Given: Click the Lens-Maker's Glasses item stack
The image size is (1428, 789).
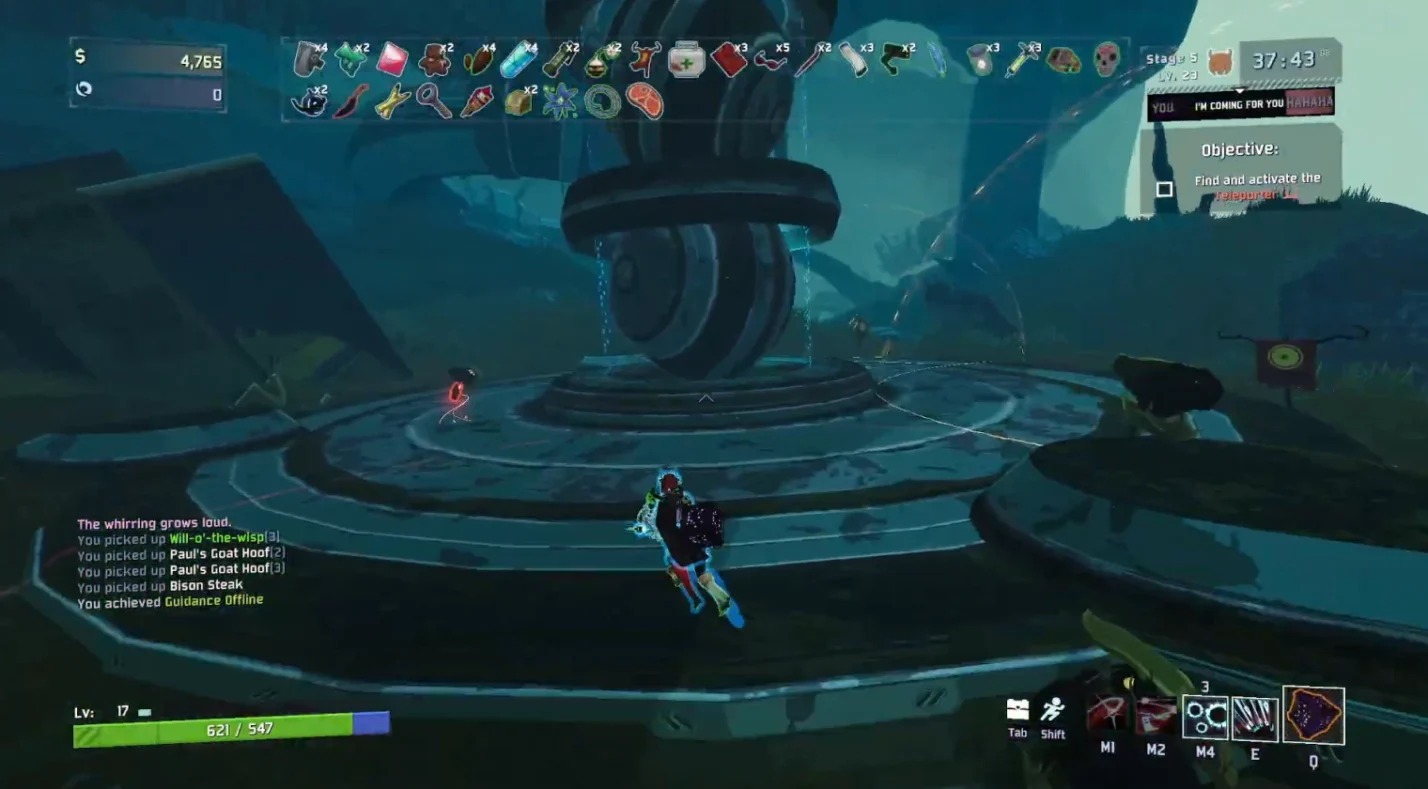Looking at the screenshot, I should click(x=769, y=59).
